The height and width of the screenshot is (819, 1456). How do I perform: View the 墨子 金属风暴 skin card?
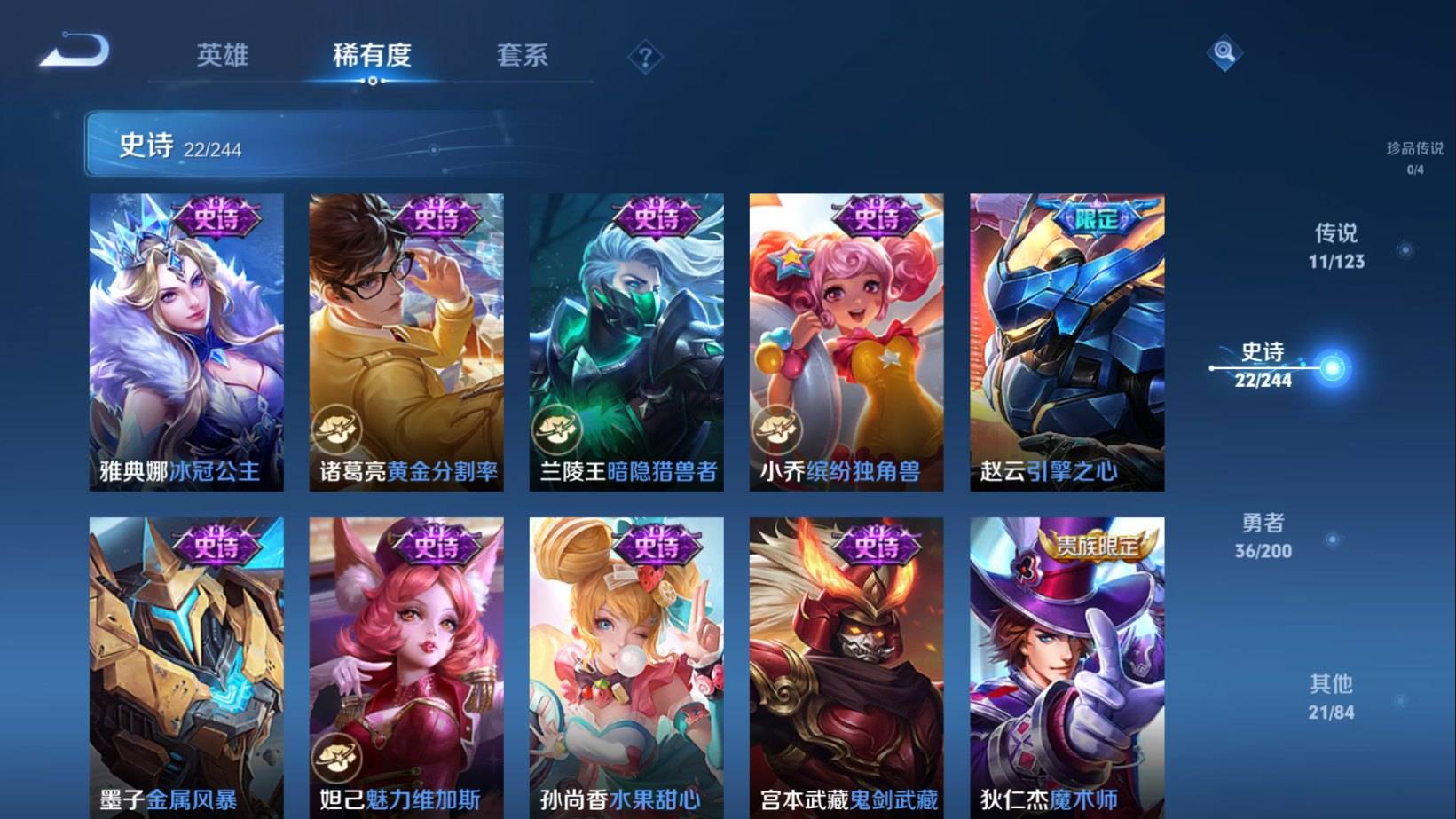click(x=186, y=665)
